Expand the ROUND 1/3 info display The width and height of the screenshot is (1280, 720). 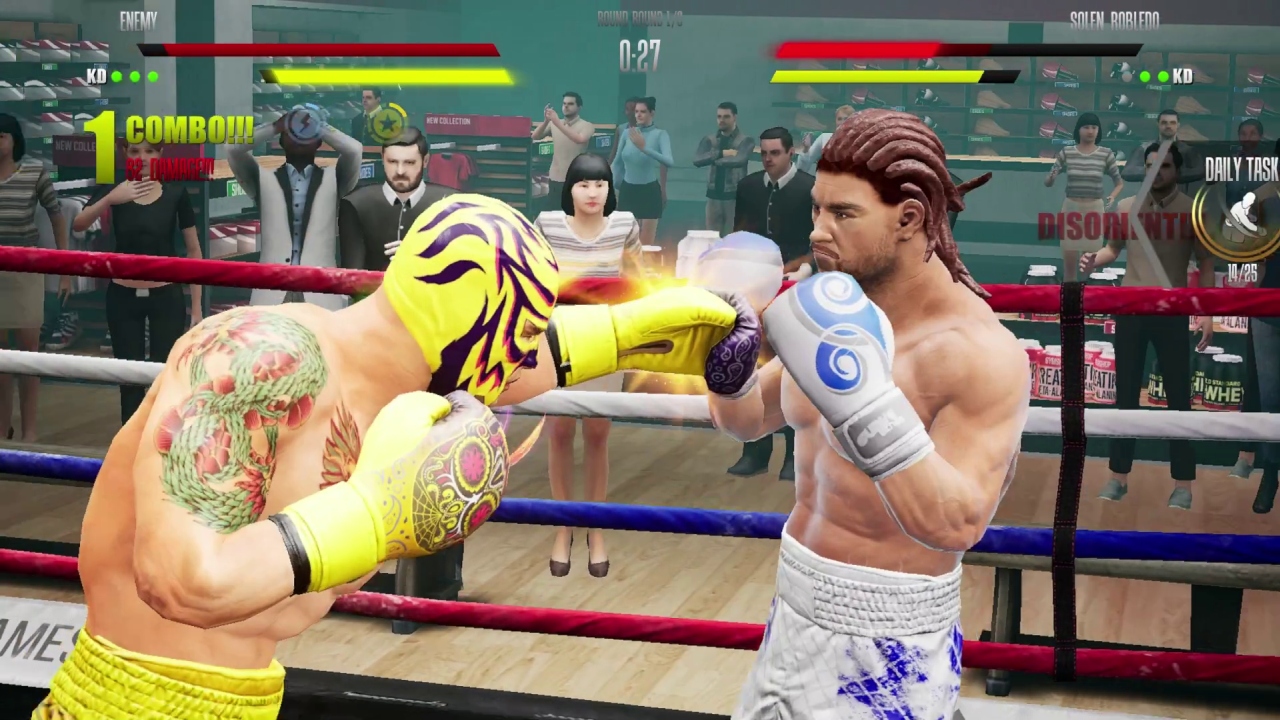tap(640, 20)
